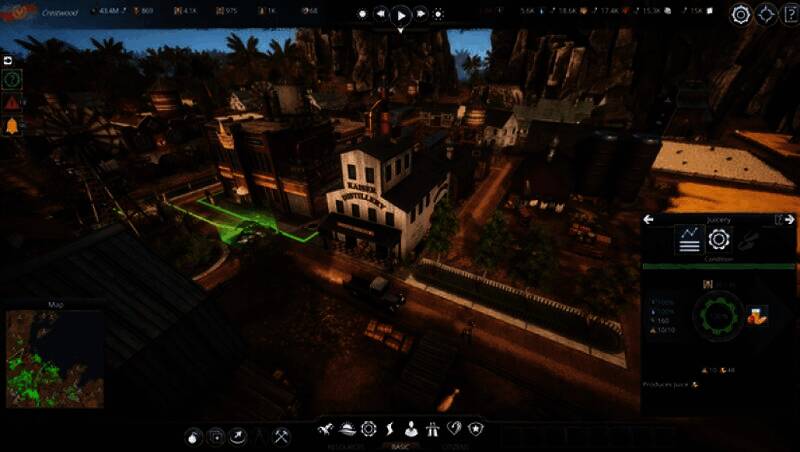Select the airplane build category
Screen dimensions: 800x452
point(325,429)
